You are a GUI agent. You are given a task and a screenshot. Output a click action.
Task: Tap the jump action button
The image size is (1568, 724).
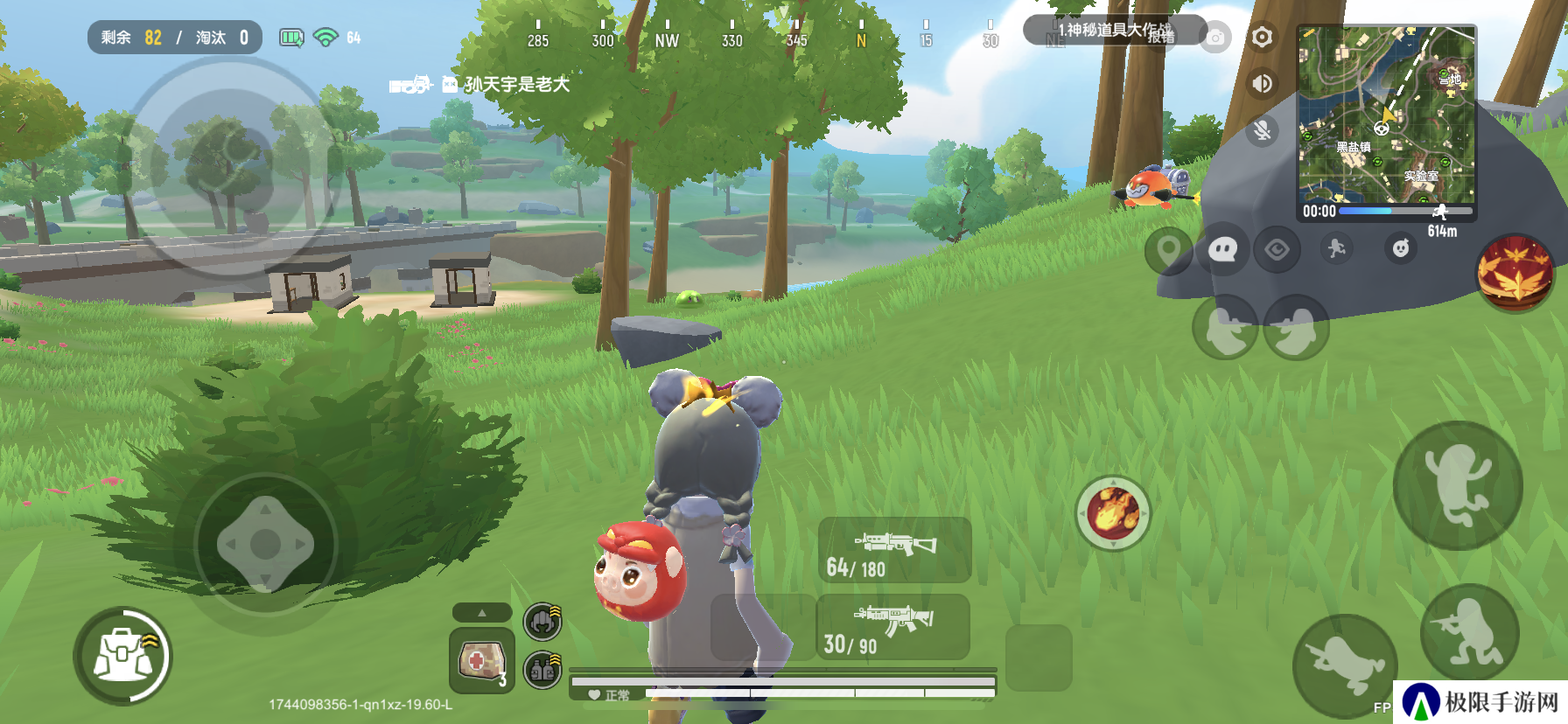click(x=1458, y=485)
